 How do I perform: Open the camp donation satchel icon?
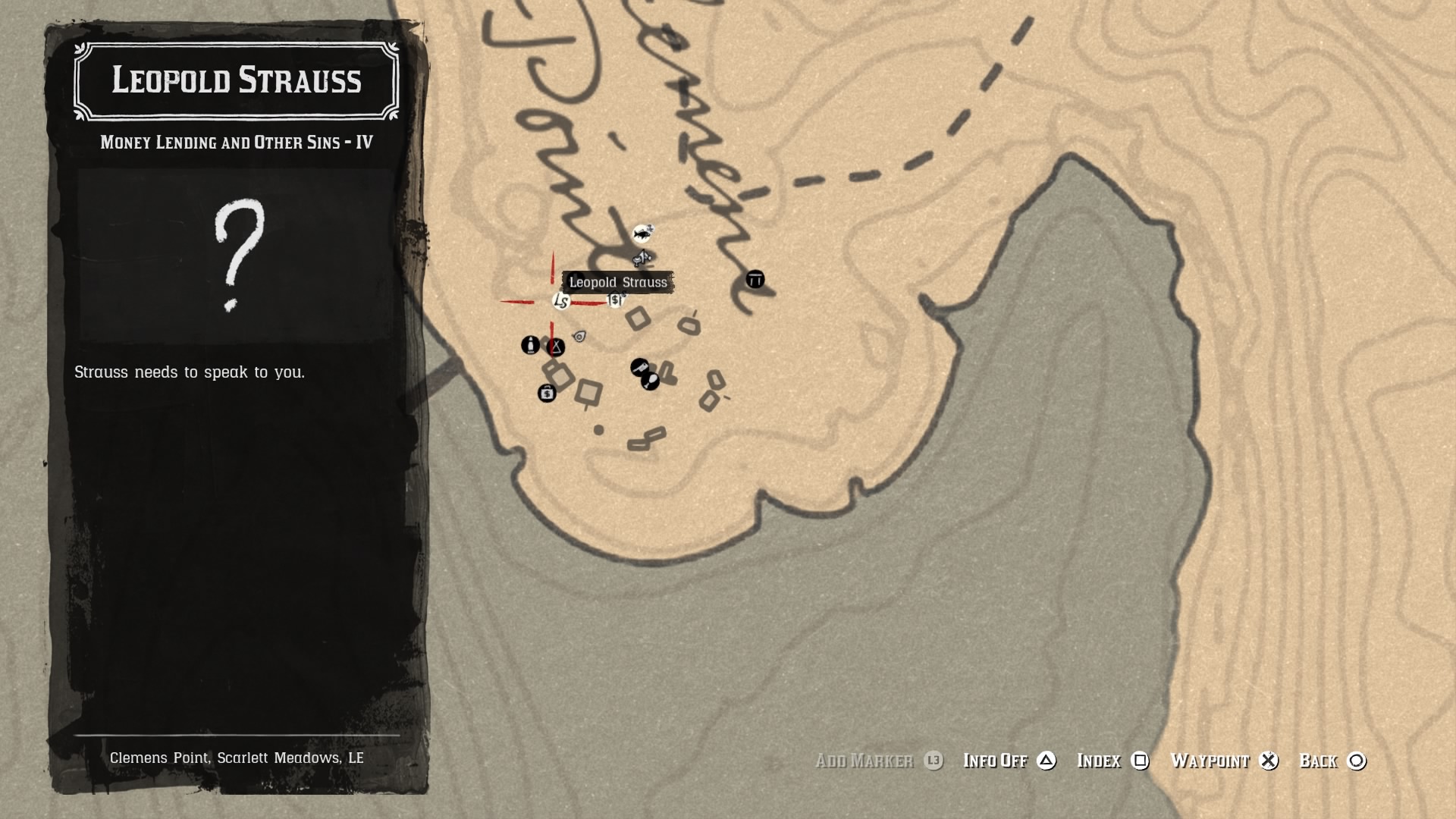click(x=548, y=394)
